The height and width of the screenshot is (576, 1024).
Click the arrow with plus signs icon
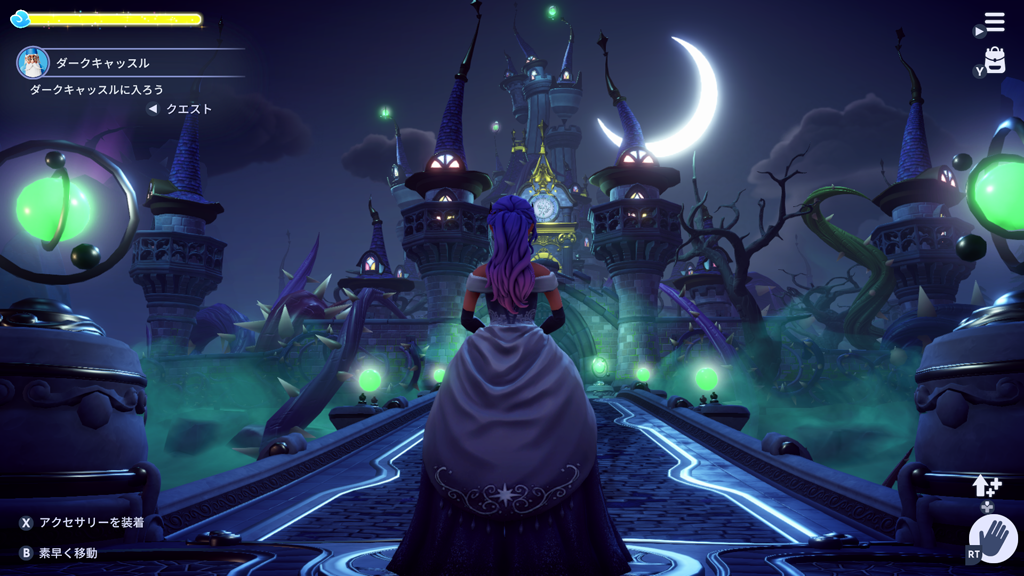pyautogui.click(x=987, y=486)
